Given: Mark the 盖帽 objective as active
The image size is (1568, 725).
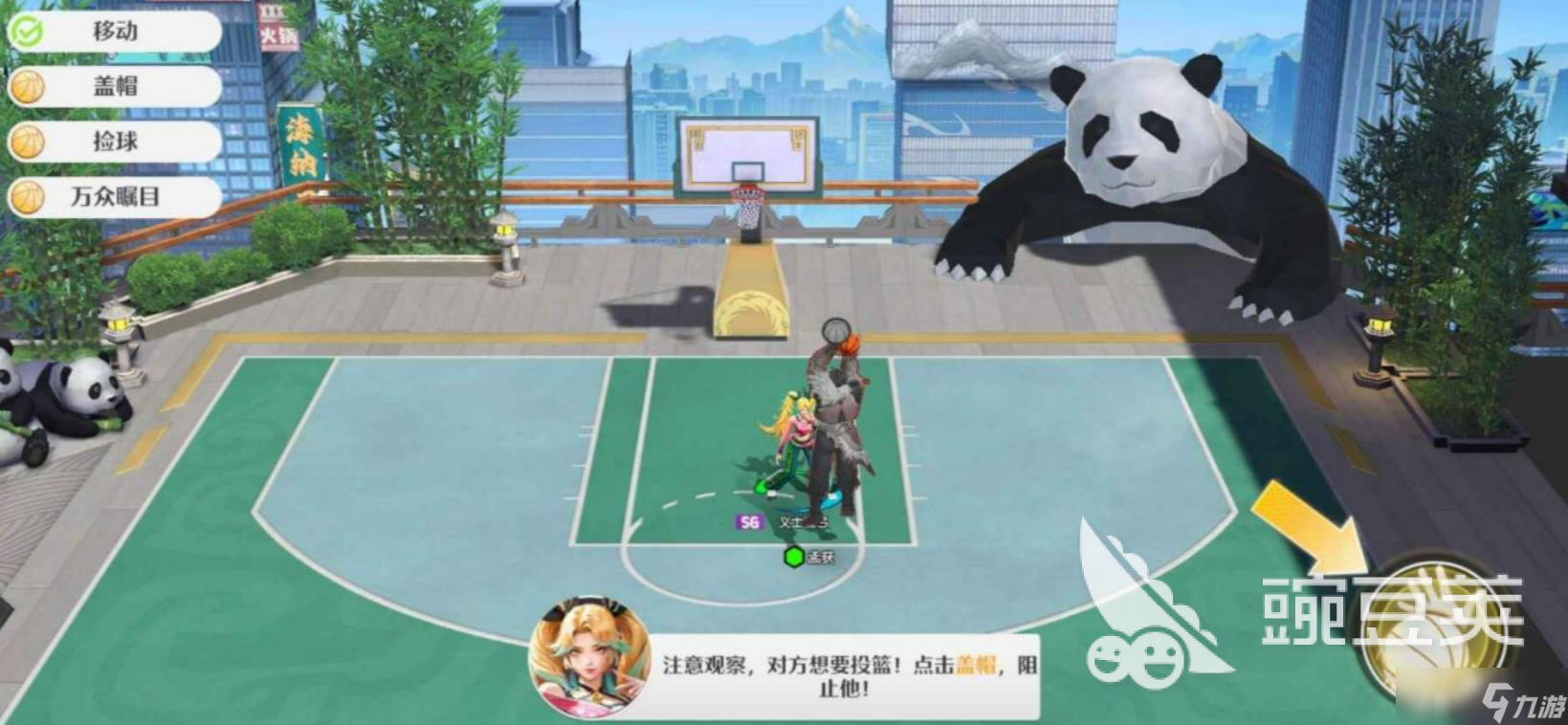Looking at the screenshot, I should [x=115, y=86].
